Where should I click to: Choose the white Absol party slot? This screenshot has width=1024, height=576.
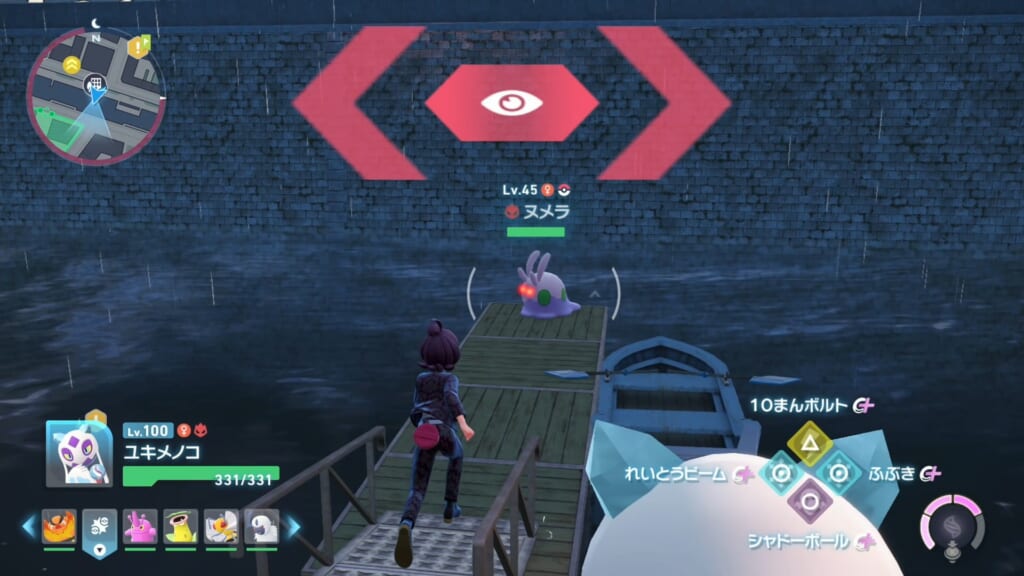tap(261, 527)
